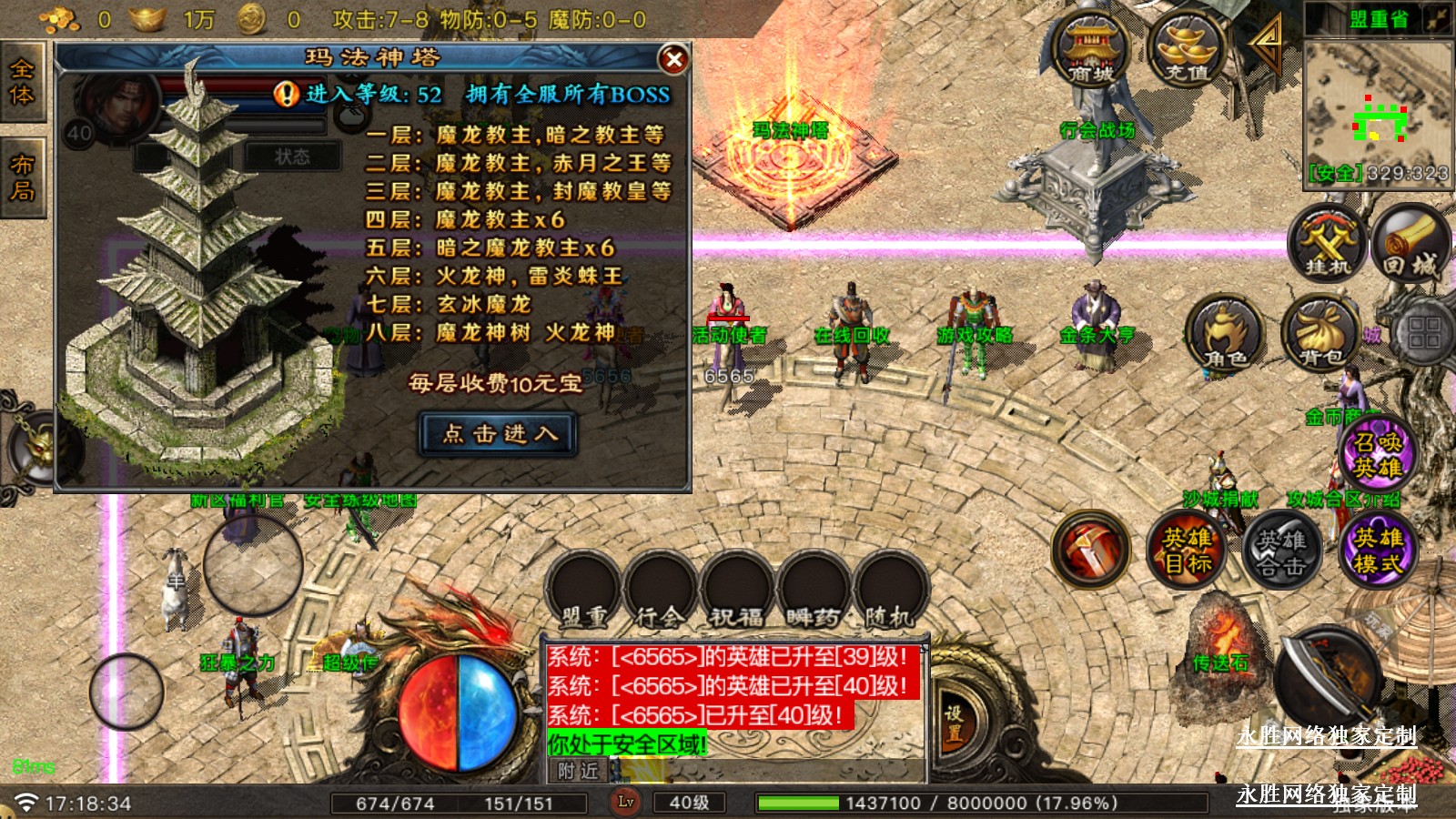This screenshot has height=819, width=1456.
Task: Tap the 召唤英雄 summon hero button
Action: coord(1378,454)
